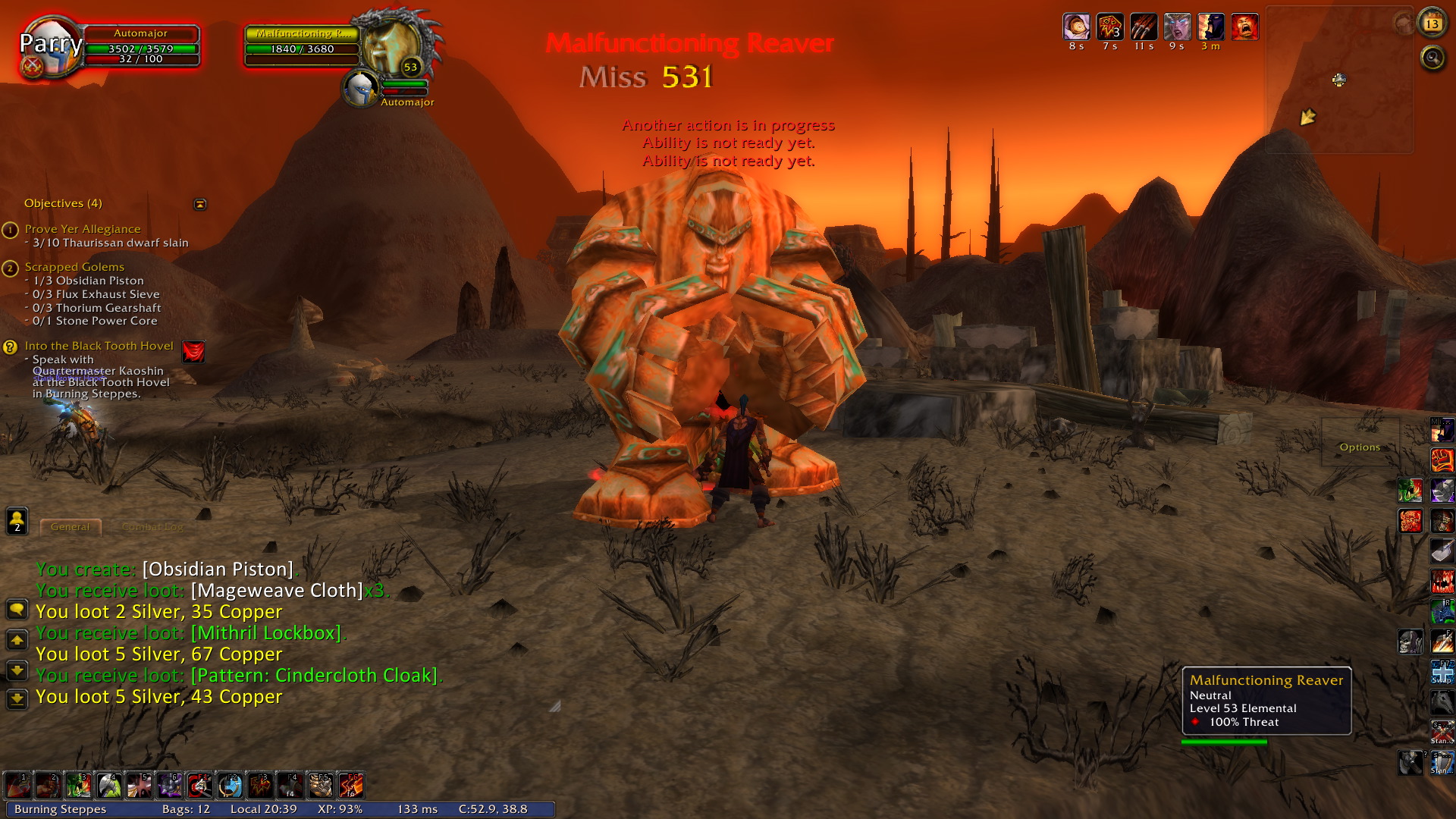The height and width of the screenshot is (819, 1456).
Task: Open the chat menu speech bubble button
Action: pos(17,610)
